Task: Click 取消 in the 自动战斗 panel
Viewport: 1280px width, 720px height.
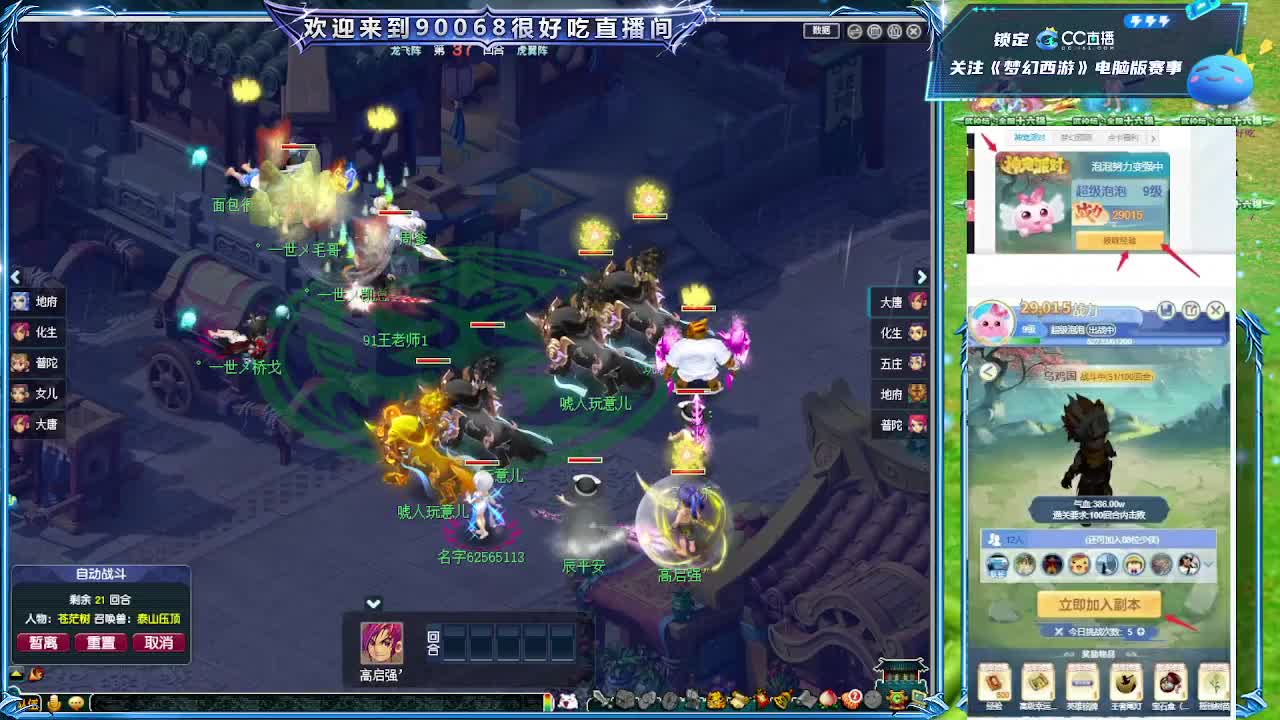Action: (159, 642)
